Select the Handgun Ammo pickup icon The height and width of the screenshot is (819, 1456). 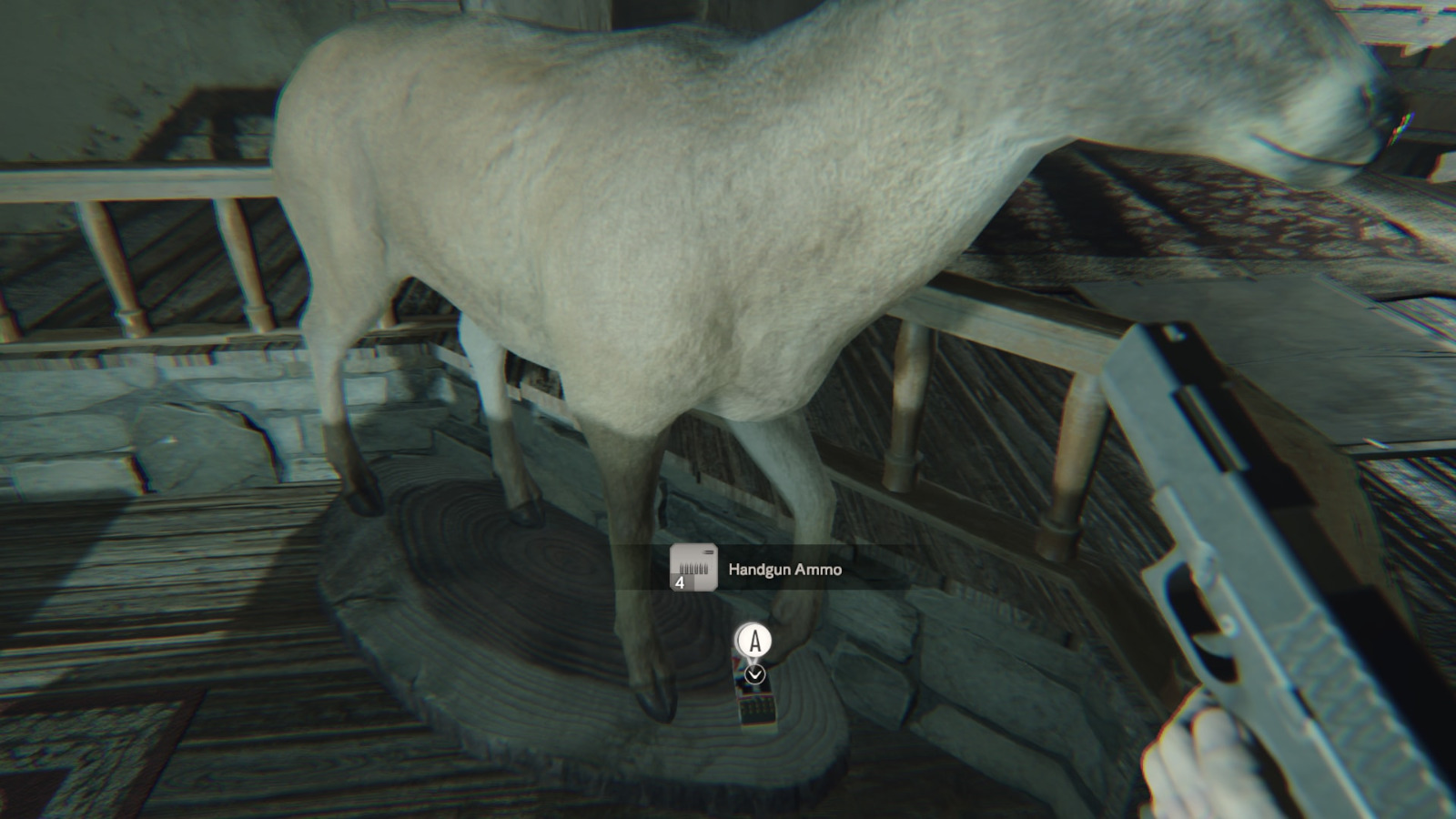[693, 568]
